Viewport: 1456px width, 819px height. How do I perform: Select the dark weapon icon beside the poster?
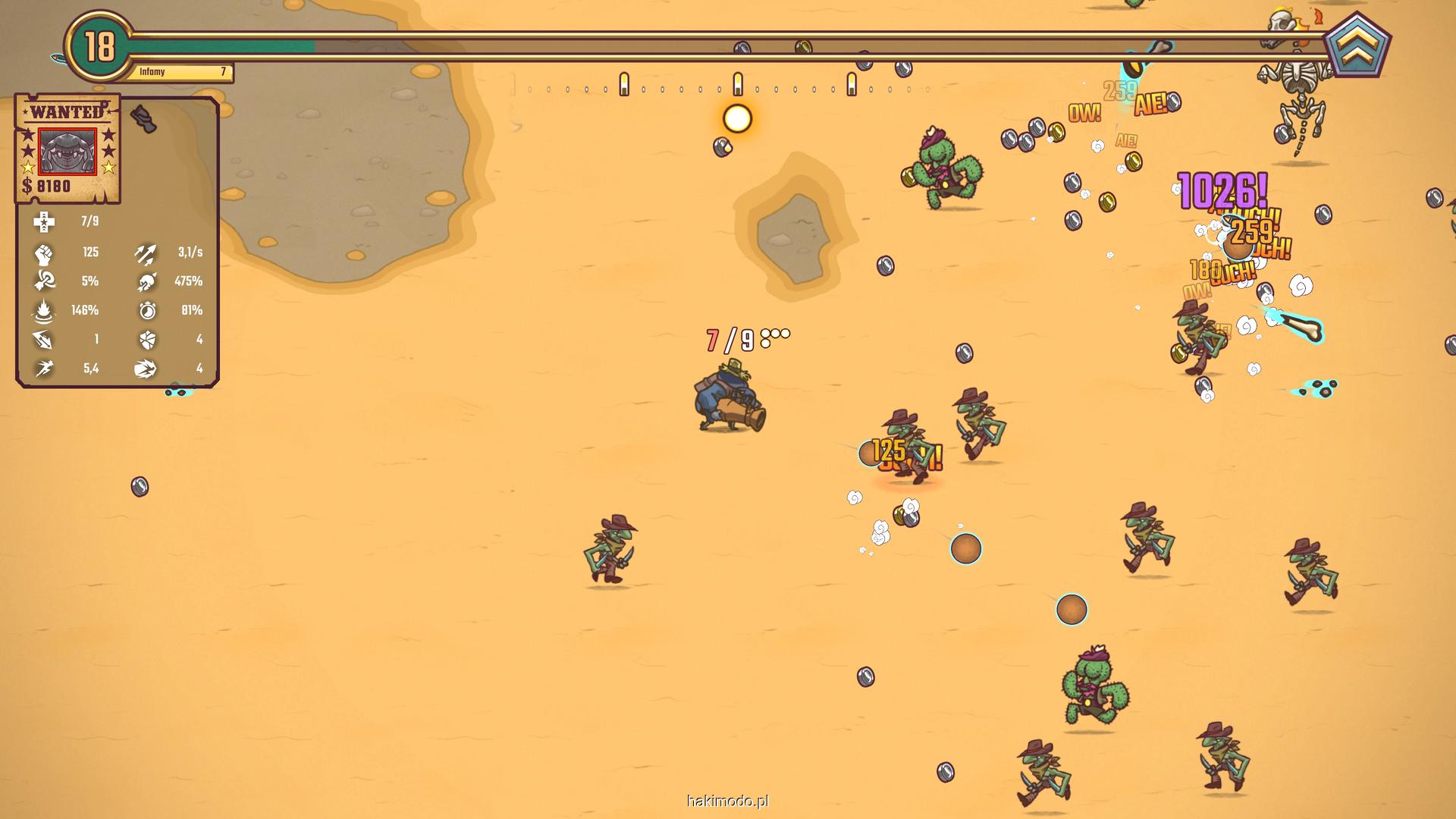(143, 118)
